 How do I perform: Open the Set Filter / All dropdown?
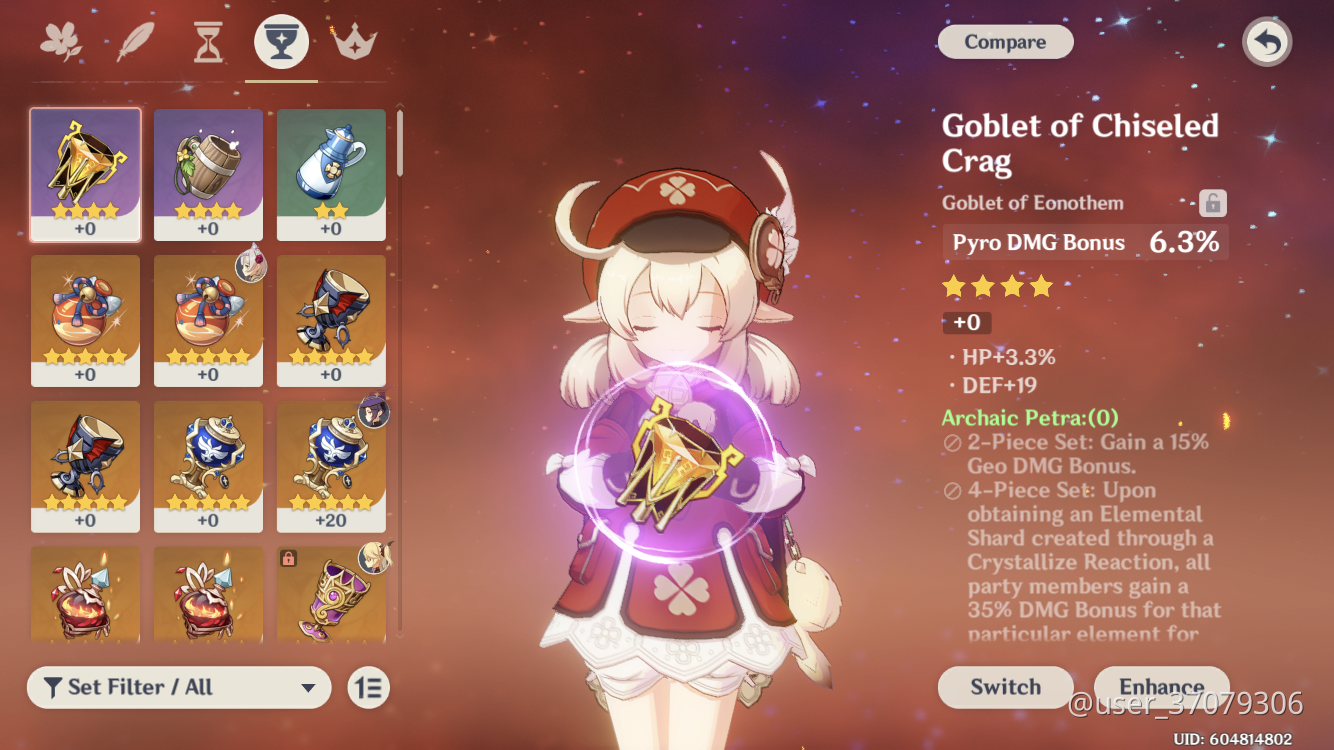[x=178, y=688]
